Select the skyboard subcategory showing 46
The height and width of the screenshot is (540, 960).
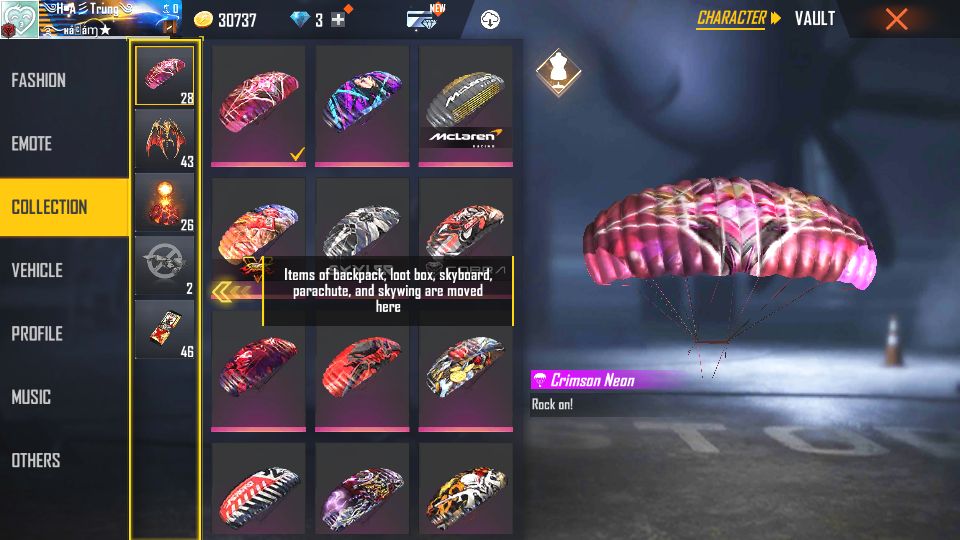coord(165,329)
